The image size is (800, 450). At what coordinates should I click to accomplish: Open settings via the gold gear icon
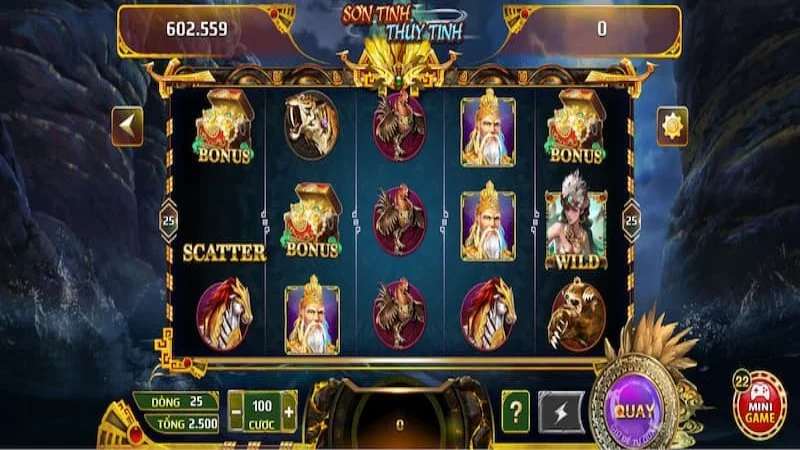tap(672, 126)
